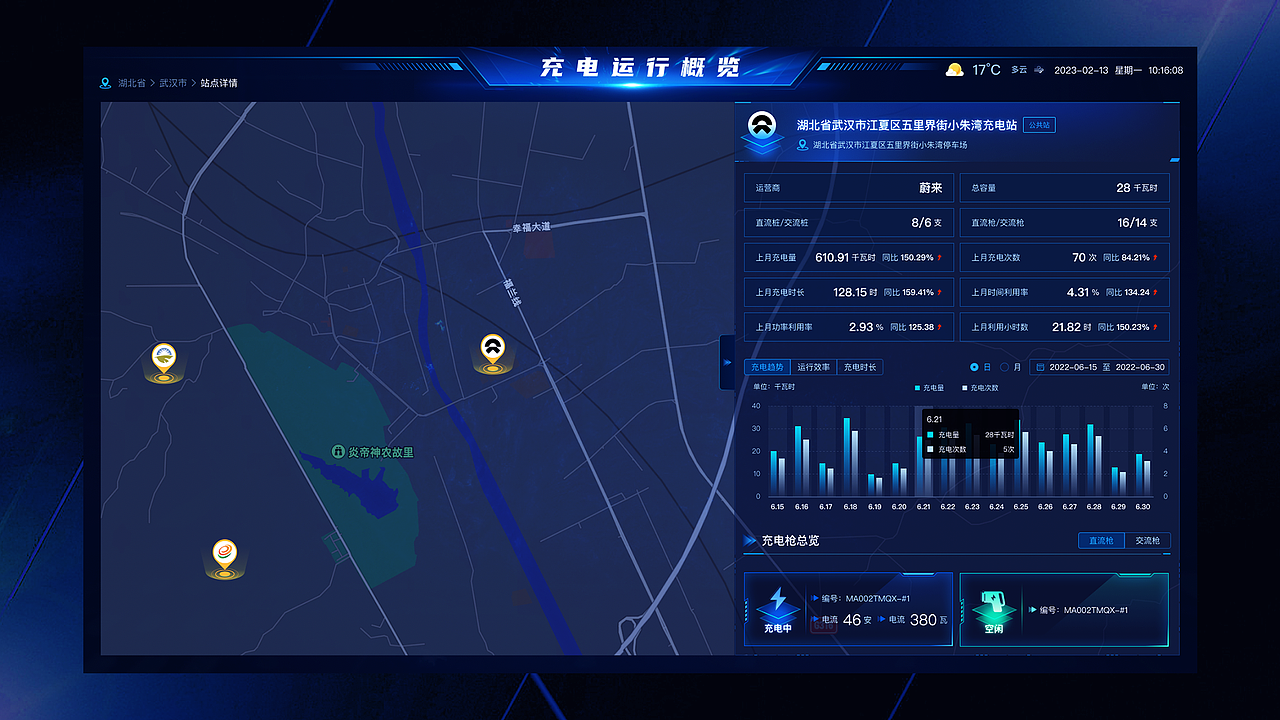Click the weather cloud icon in the top bar
The height and width of the screenshot is (720, 1280).
pyautogui.click(x=954, y=68)
